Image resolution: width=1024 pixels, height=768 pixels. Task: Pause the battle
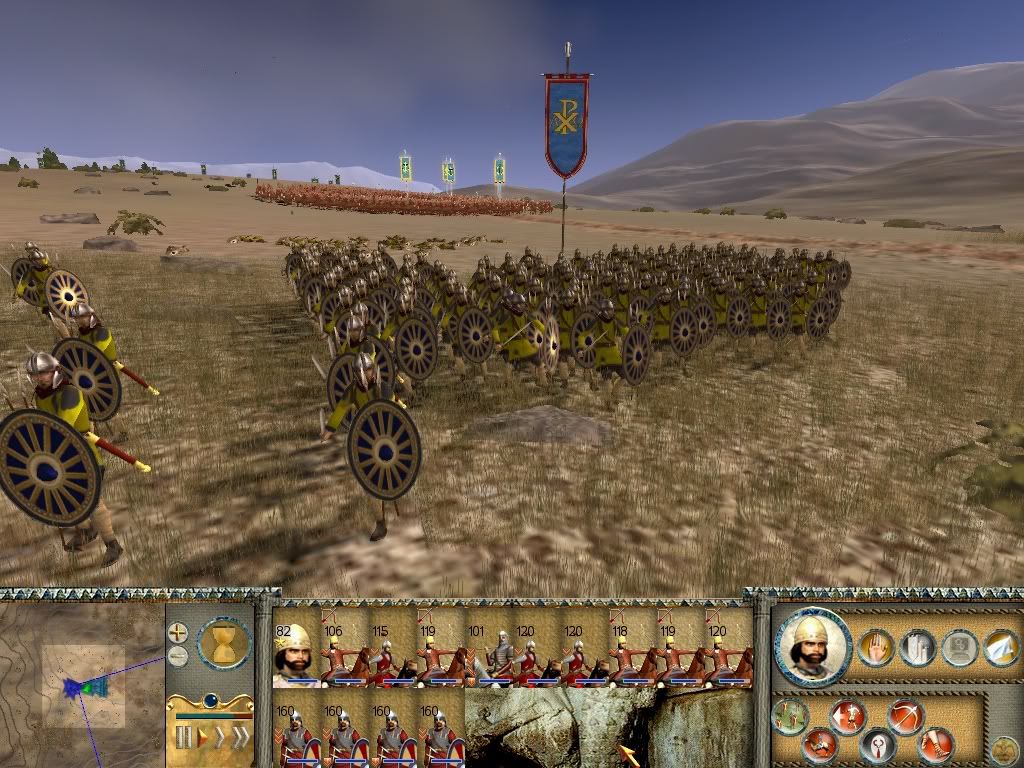[184, 738]
